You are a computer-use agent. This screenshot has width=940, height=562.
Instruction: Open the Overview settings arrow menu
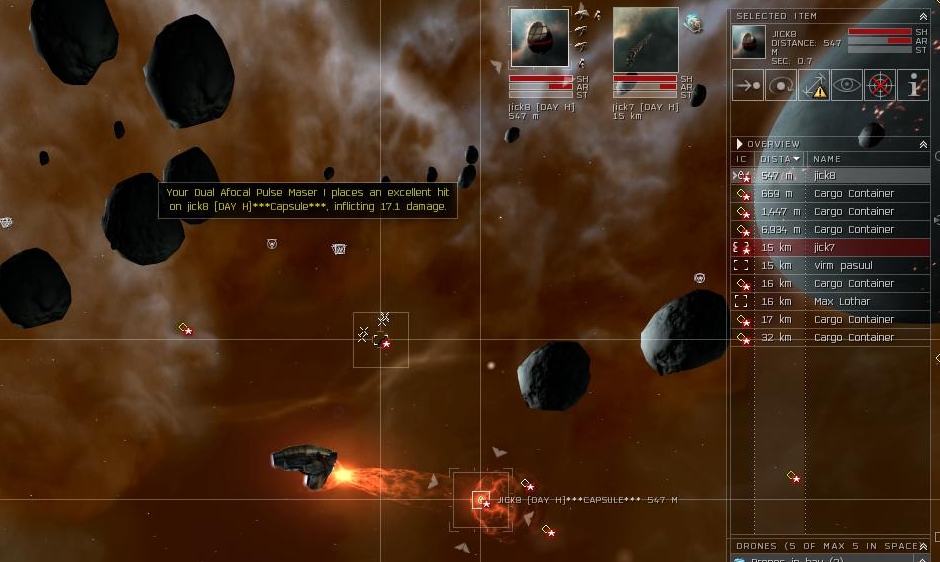point(740,144)
